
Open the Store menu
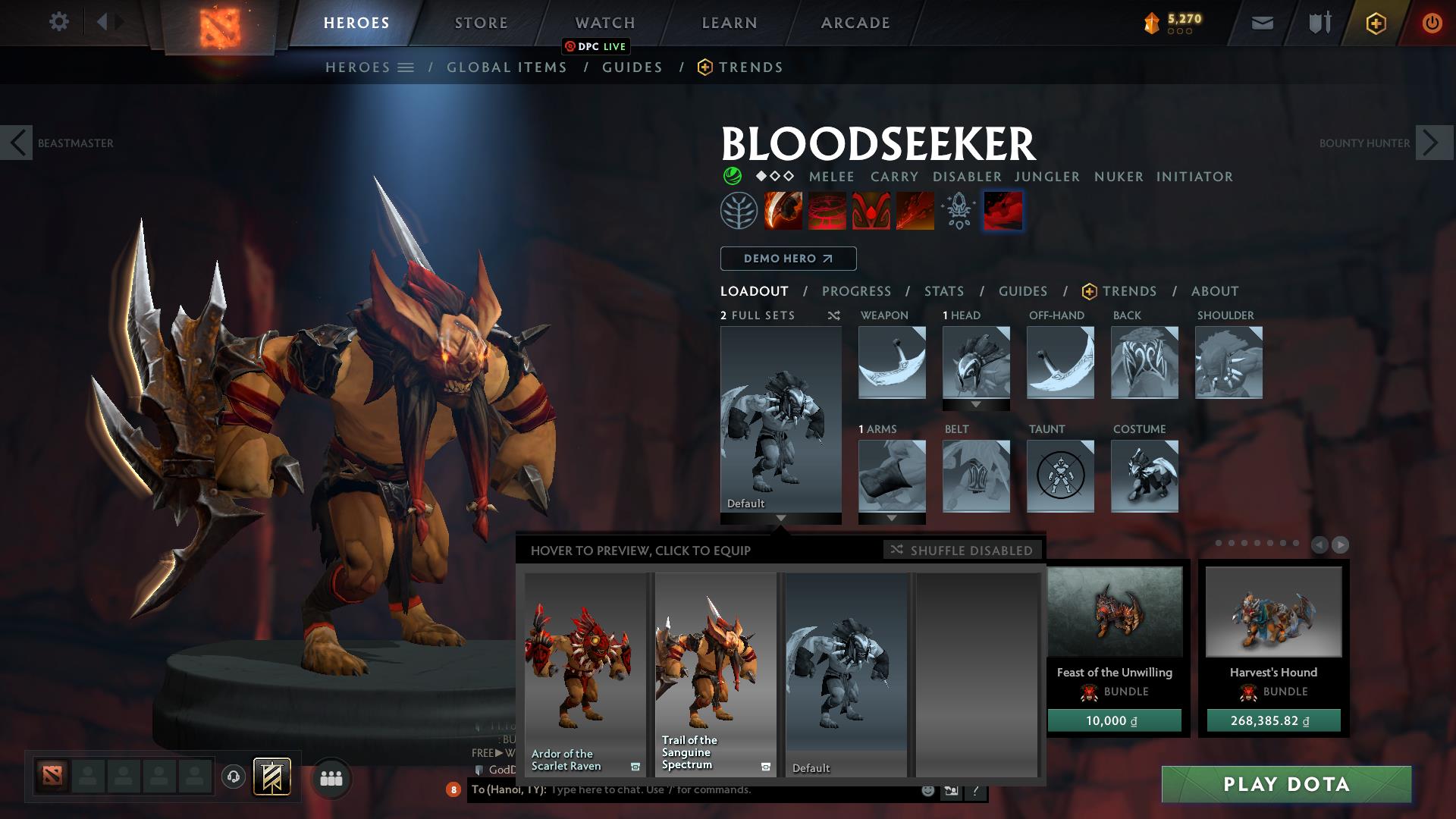click(x=480, y=22)
